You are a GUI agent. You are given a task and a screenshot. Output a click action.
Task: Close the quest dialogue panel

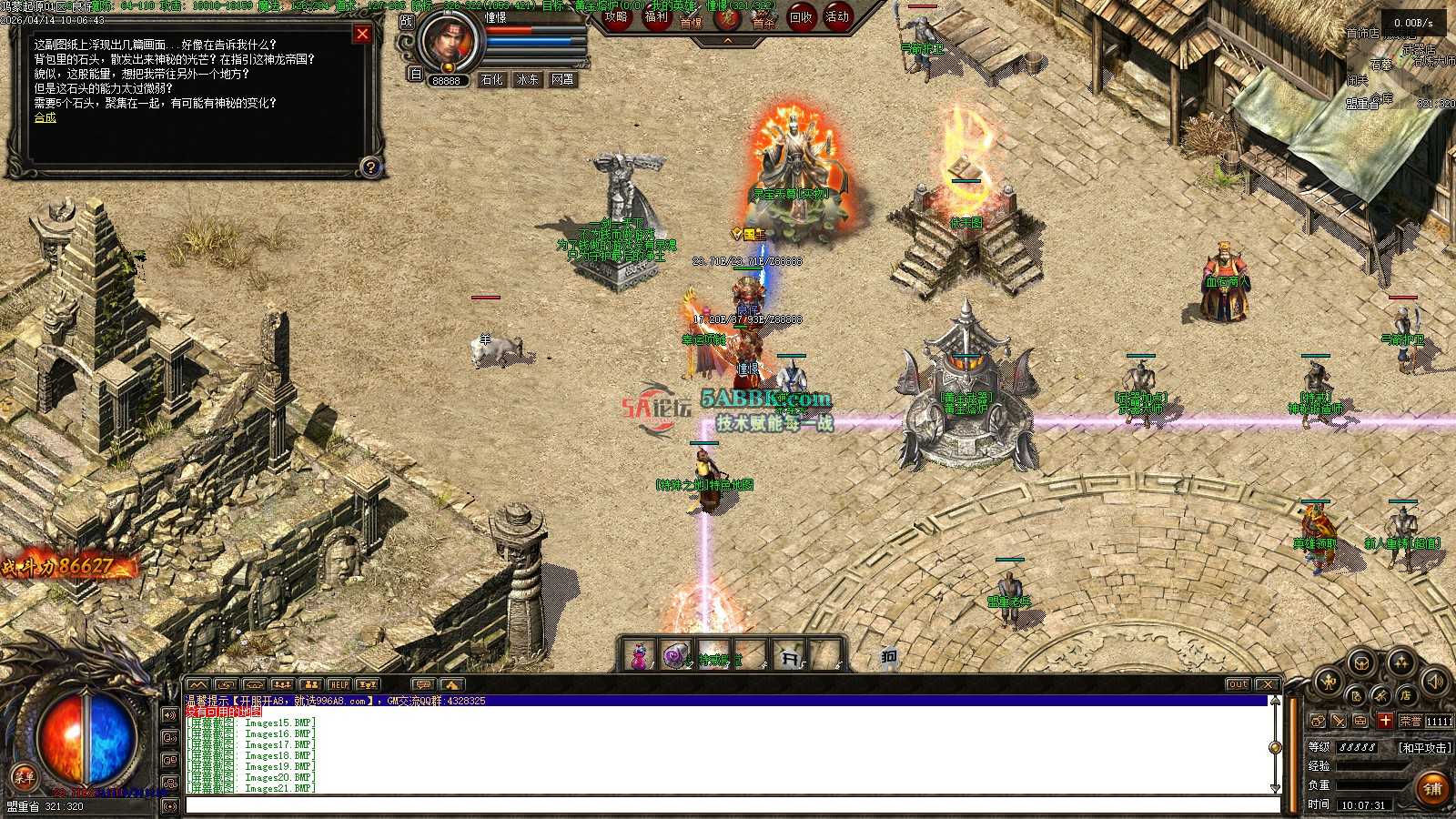click(x=362, y=35)
